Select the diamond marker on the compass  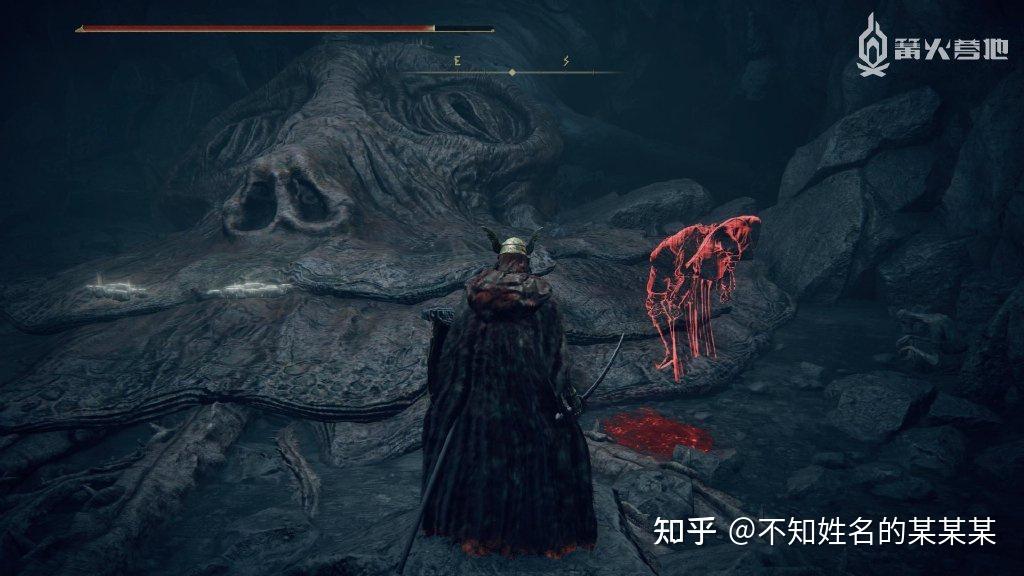click(x=512, y=72)
